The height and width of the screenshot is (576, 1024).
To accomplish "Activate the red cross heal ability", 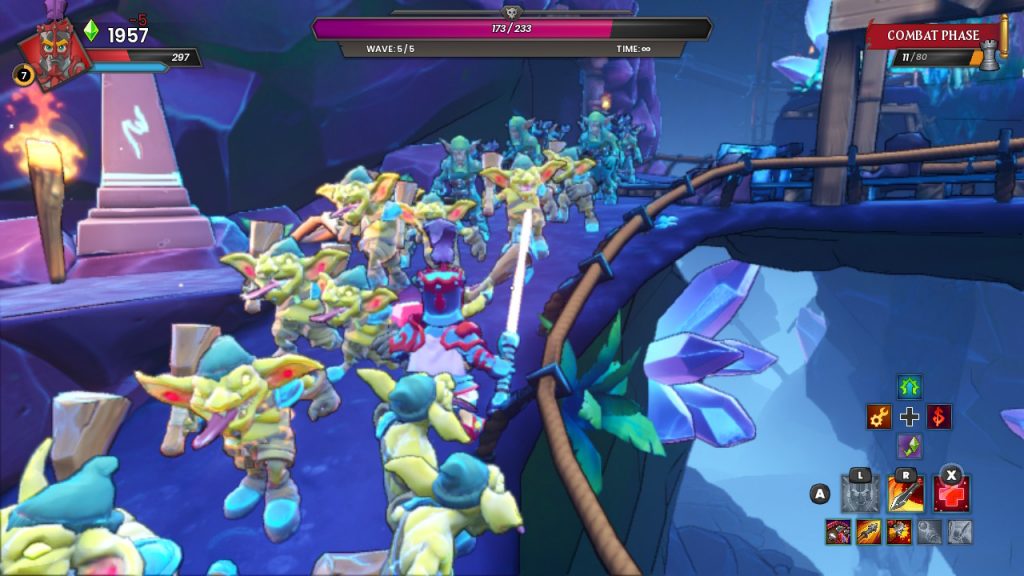I will tap(952, 494).
